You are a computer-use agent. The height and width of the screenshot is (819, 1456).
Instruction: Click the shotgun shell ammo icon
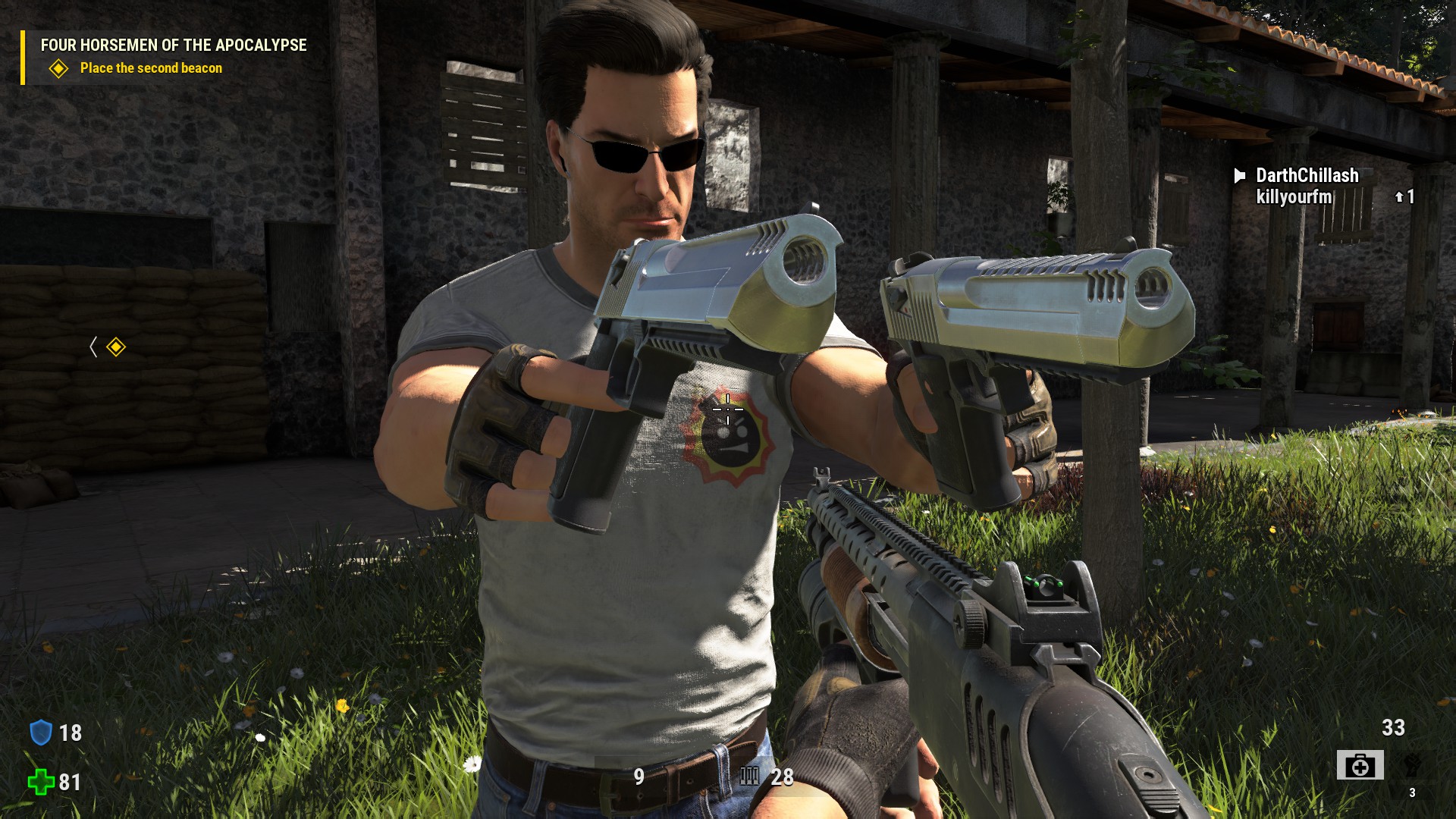(749, 777)
